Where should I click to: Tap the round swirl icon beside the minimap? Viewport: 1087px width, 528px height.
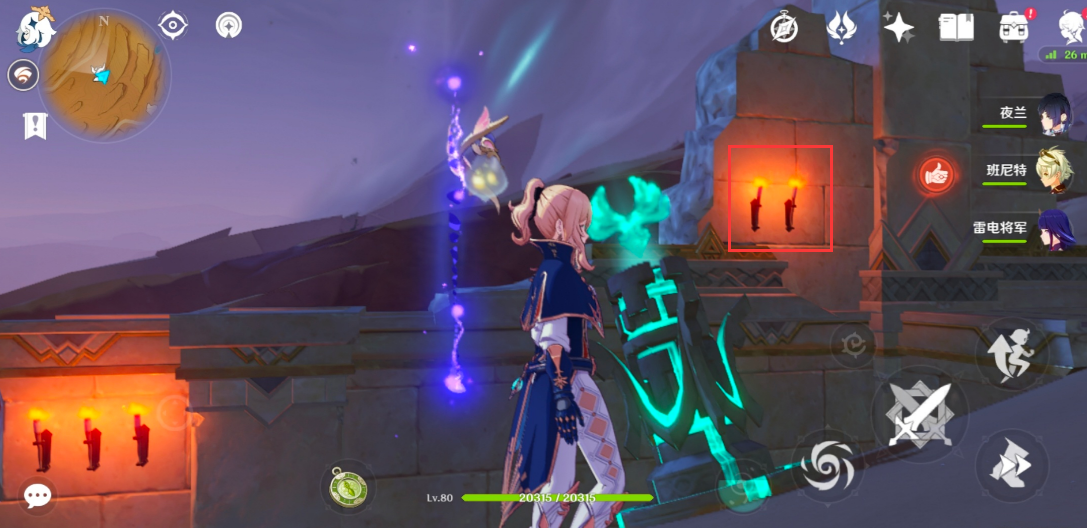23,75
